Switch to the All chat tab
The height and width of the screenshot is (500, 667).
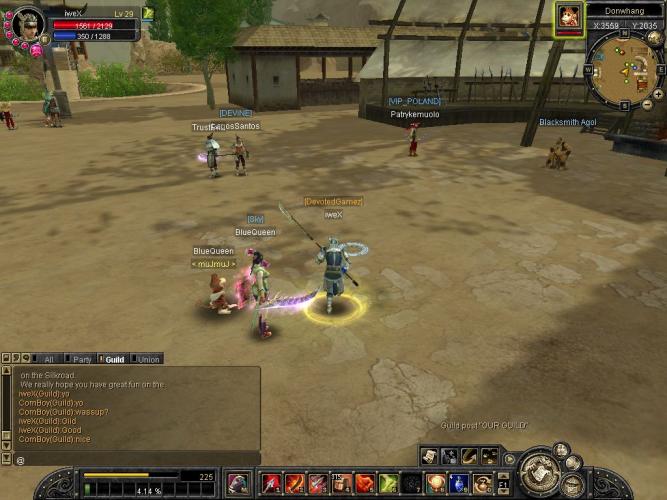47,359
